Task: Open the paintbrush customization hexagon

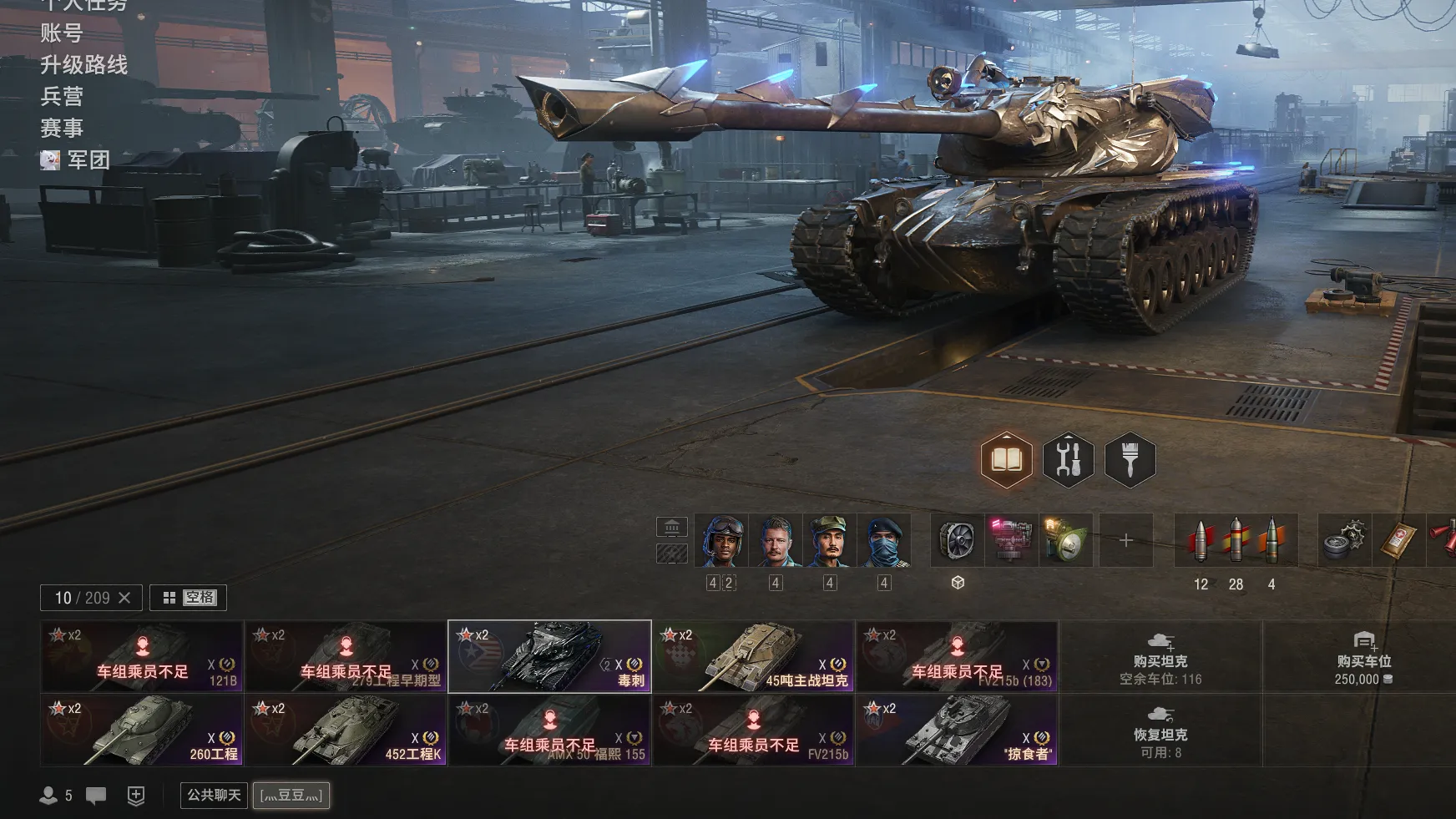Action: tap(1130, 459)
